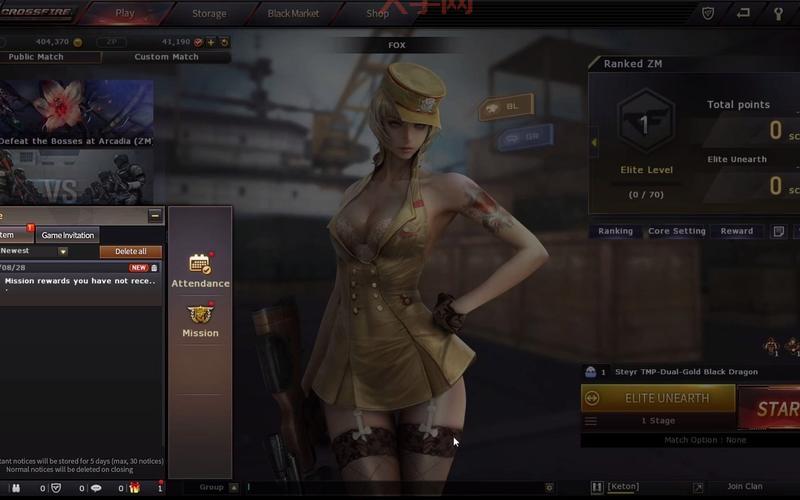The width and height of the screenshot is (800, 500).
Task: Open the Arcadia bosses event banner
Action: [x=76, y=112]
